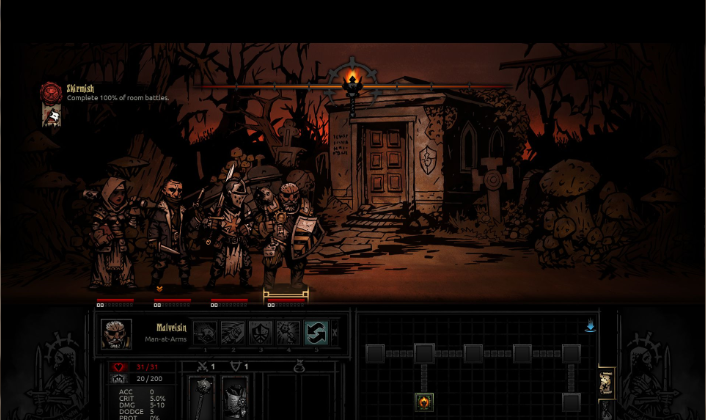Click the torch room marker on map
Image resolution: width=706 pixels, height=420 pixels.
[424, 402]
